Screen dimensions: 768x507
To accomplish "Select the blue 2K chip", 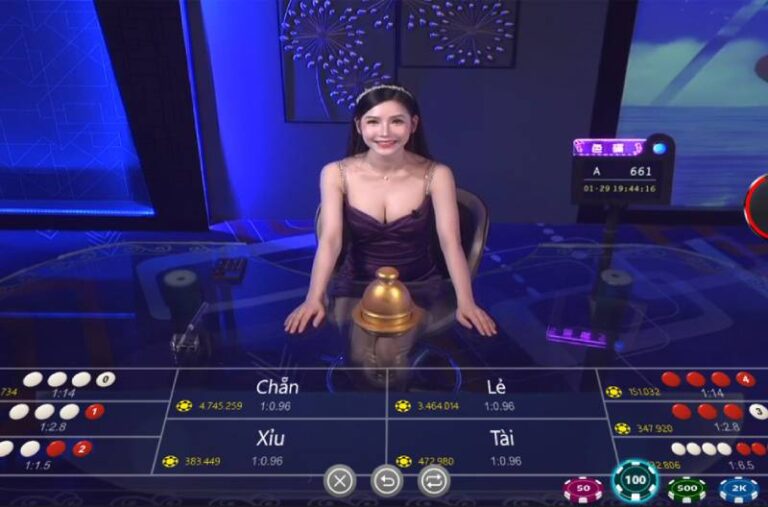I will pos(738,489).
